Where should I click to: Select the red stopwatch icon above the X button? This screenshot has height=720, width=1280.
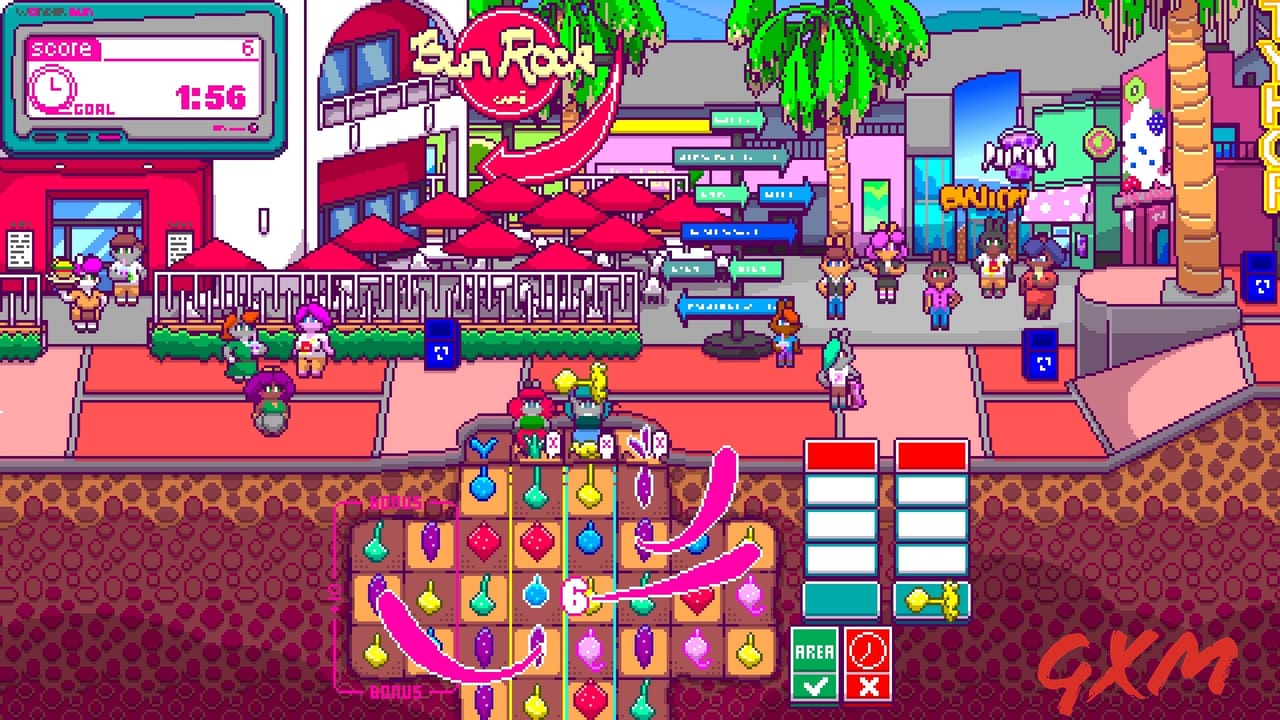click(x=866, y=650)
